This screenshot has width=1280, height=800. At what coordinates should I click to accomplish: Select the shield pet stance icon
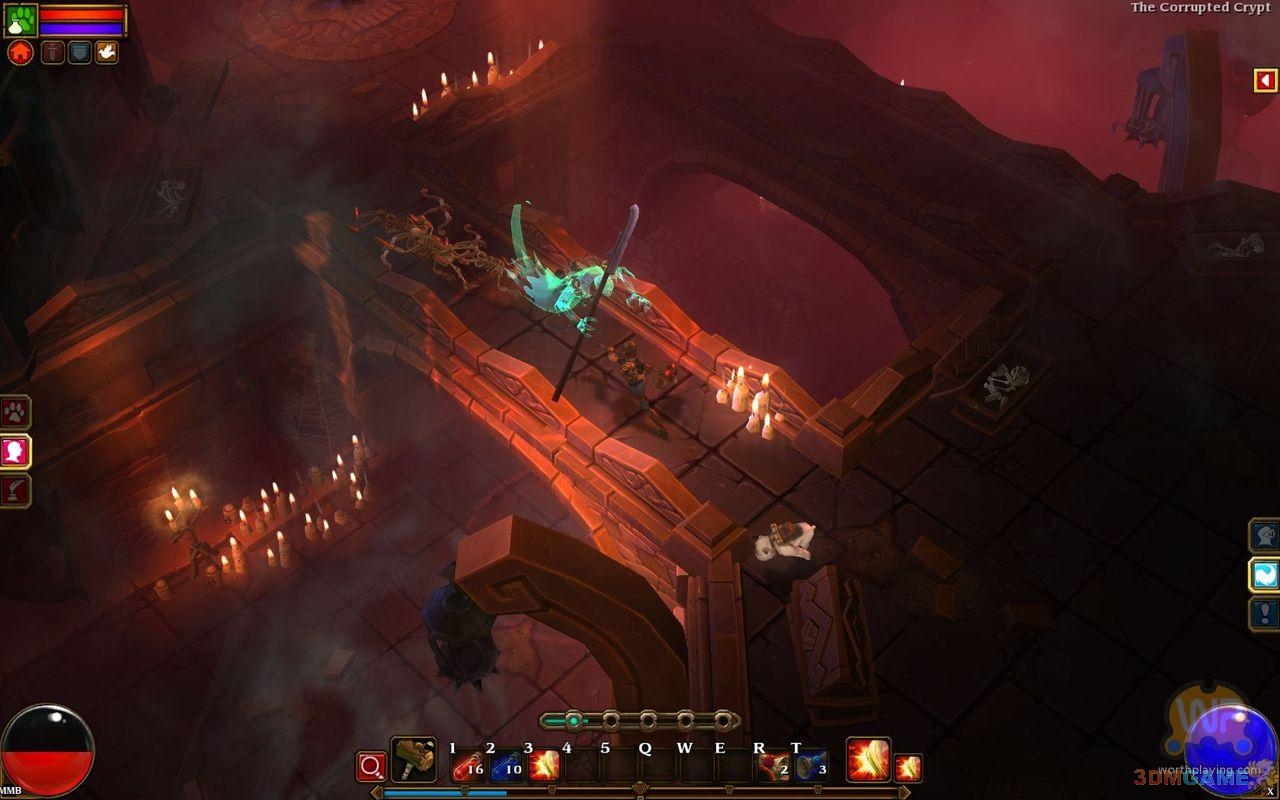point(79,52)
